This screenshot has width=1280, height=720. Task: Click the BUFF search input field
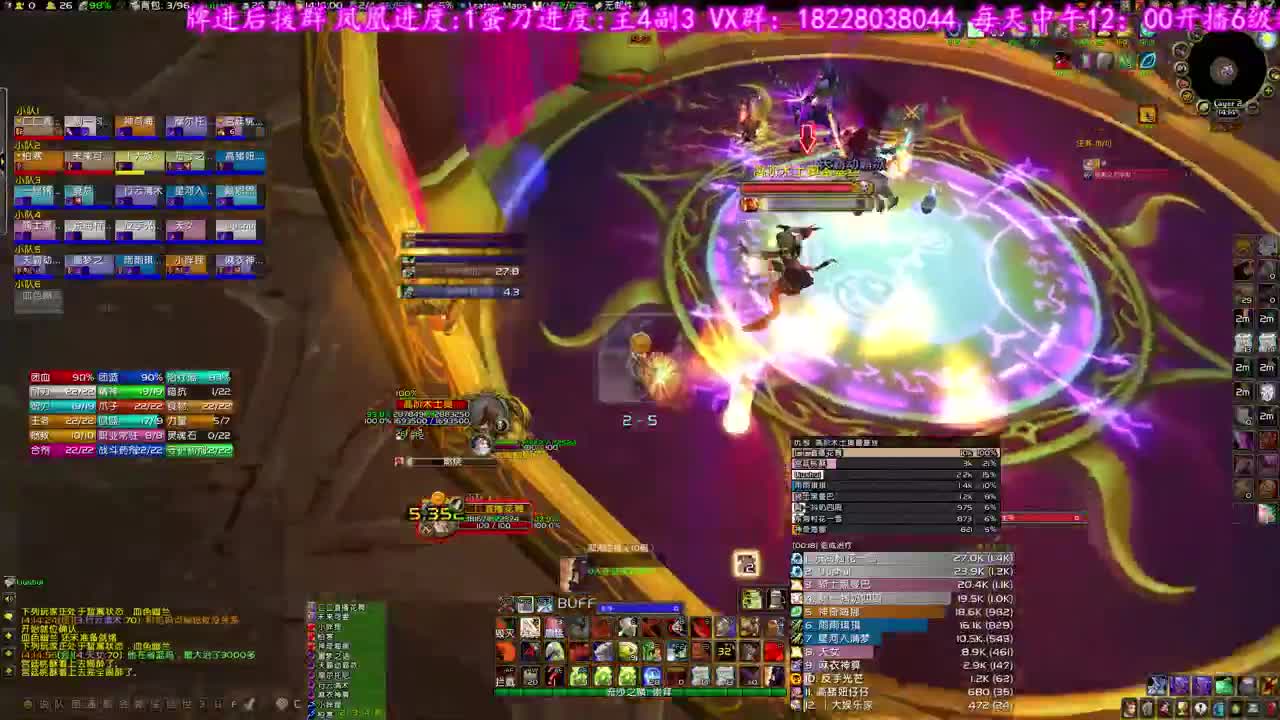coord(640,608)
